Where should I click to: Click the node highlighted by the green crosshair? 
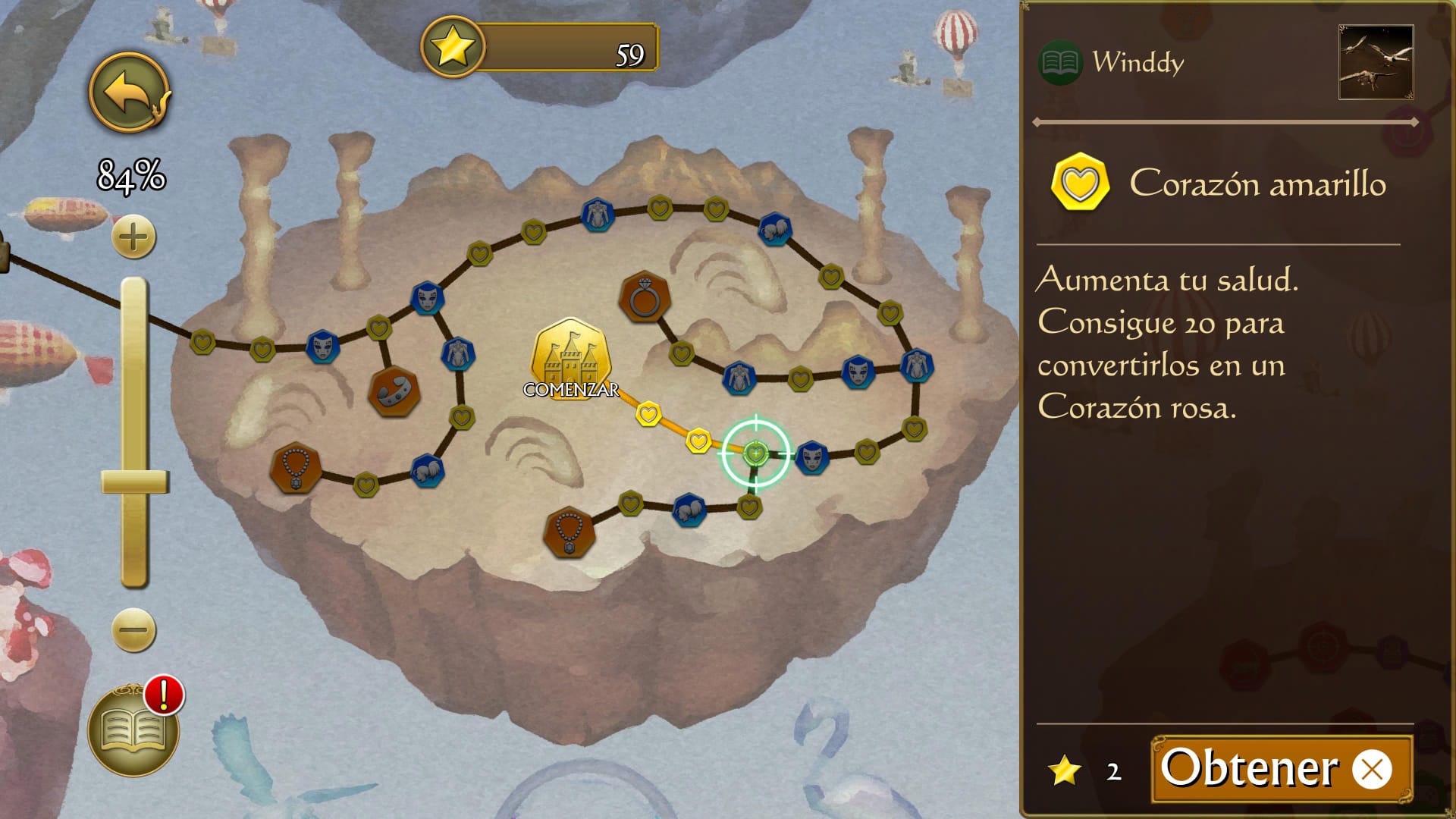[x=755, y=453]
